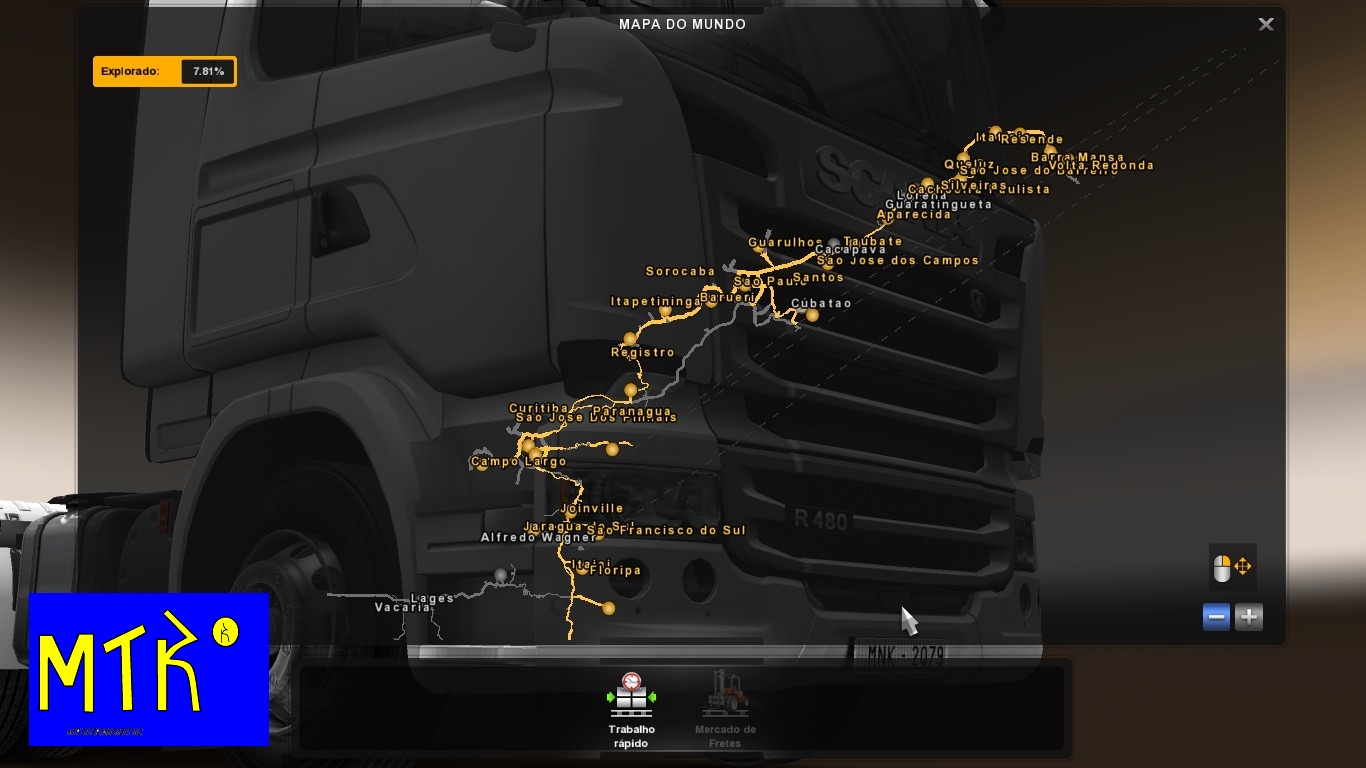The height and width of the screenshot is (768, 1366).
Task: Click the city dot near Floripa
Action: 609,609
